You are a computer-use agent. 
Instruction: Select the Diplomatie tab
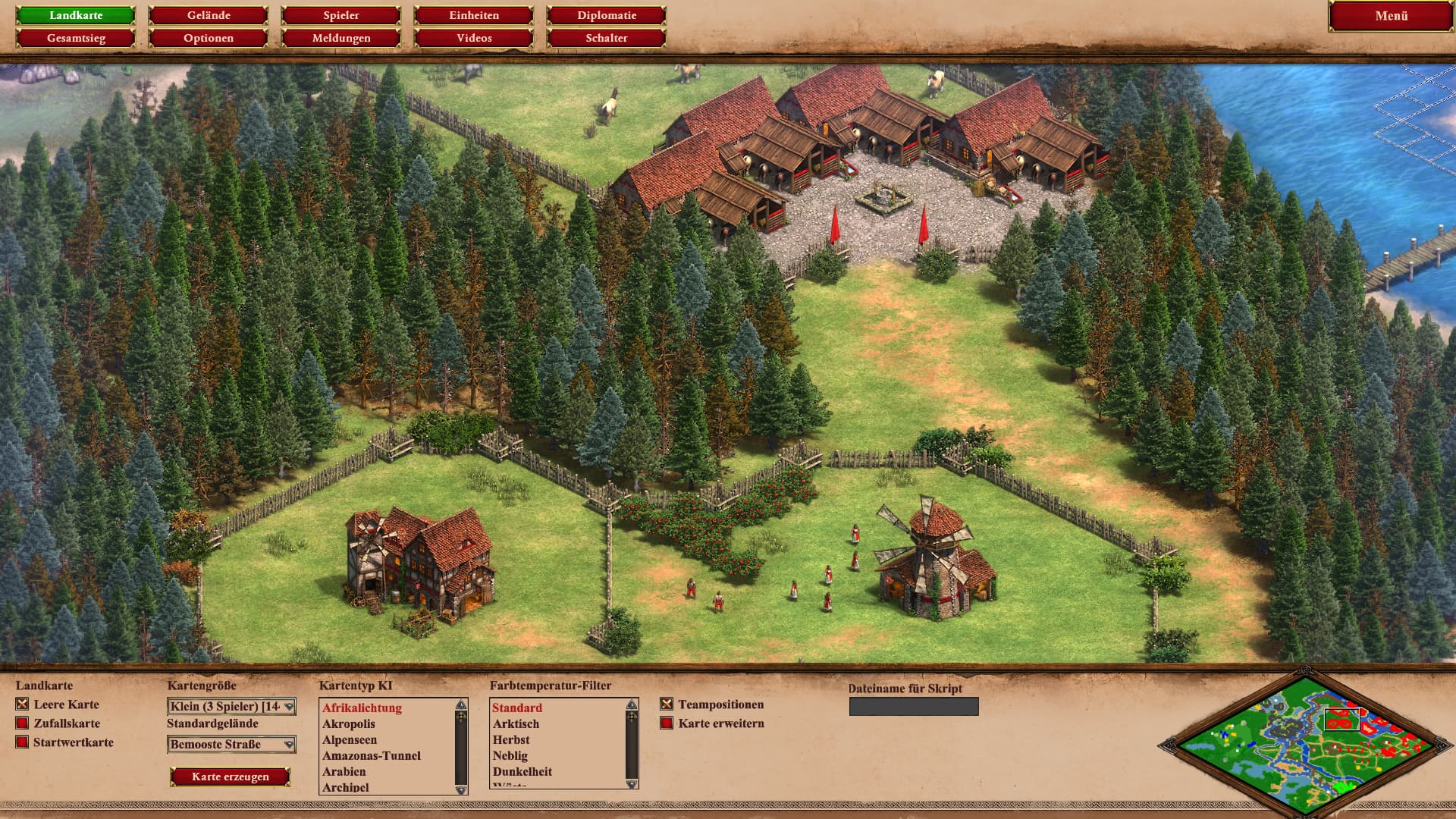[607, 15]
